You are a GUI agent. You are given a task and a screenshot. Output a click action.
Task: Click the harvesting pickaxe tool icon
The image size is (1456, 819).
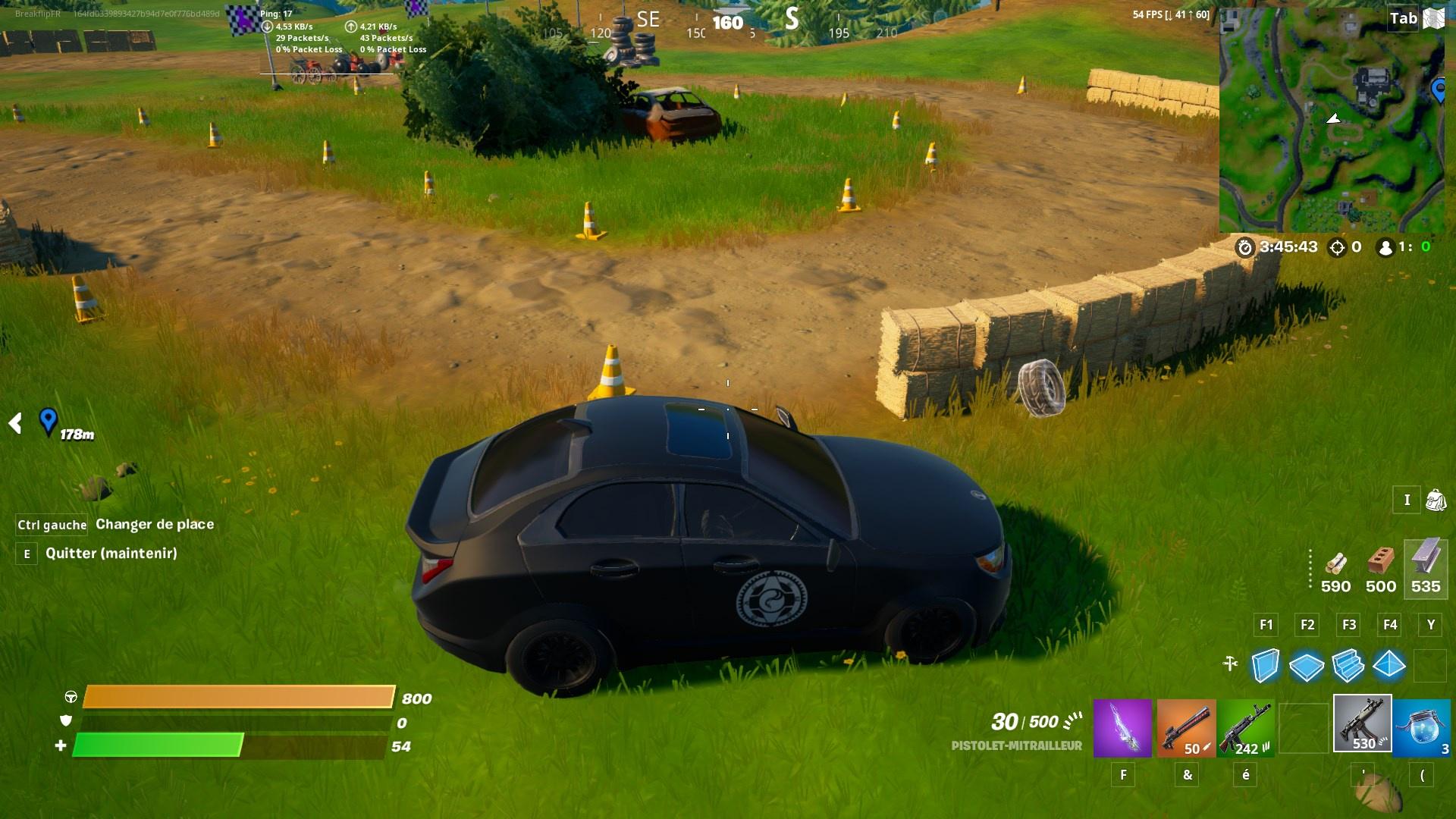pyautogui.click(x=1231, y=662)
